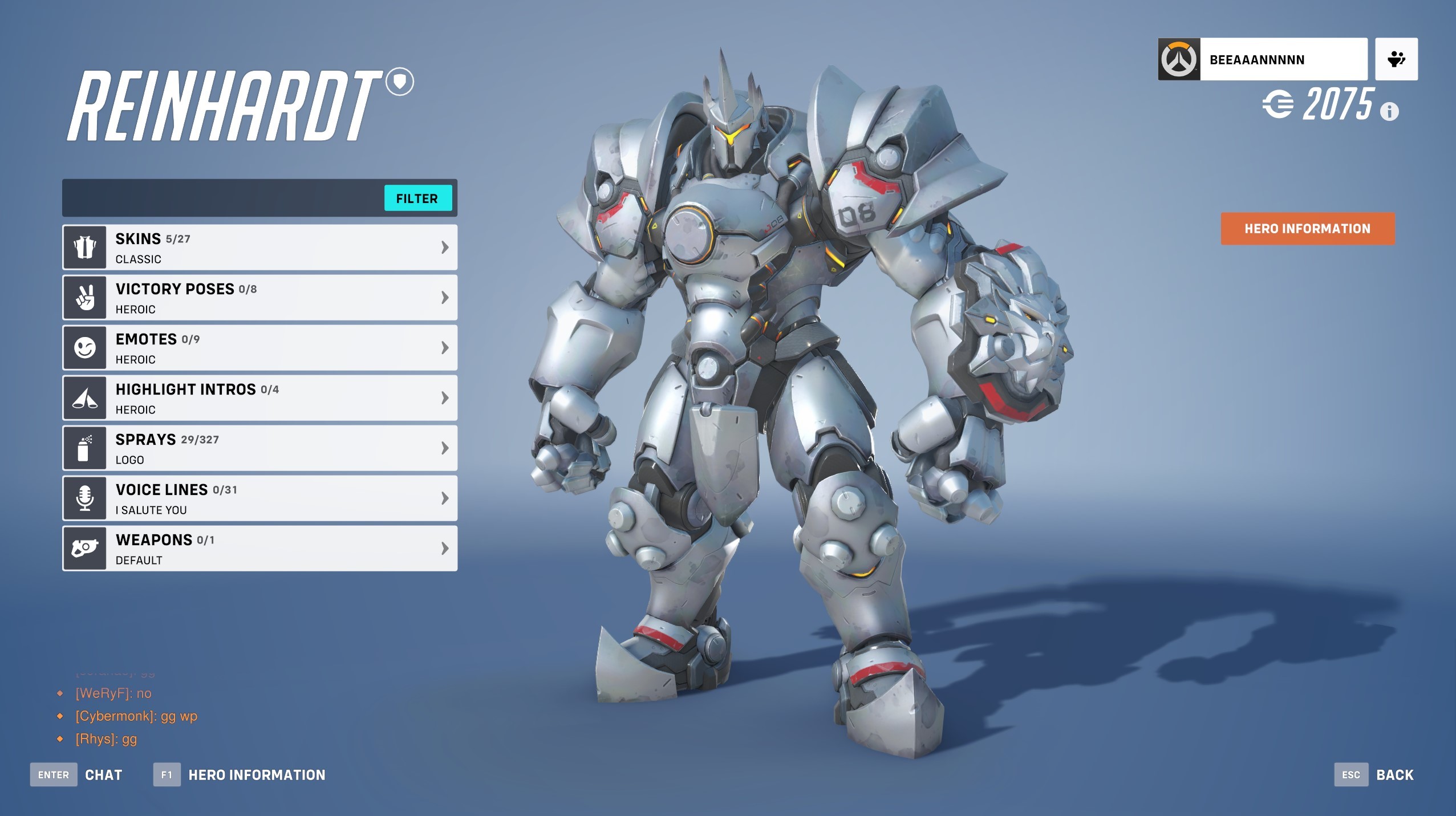Click the Emotes winking face icon
Image resolution: width=1456 pixels, height=816 pixels.
click(84, 347)
